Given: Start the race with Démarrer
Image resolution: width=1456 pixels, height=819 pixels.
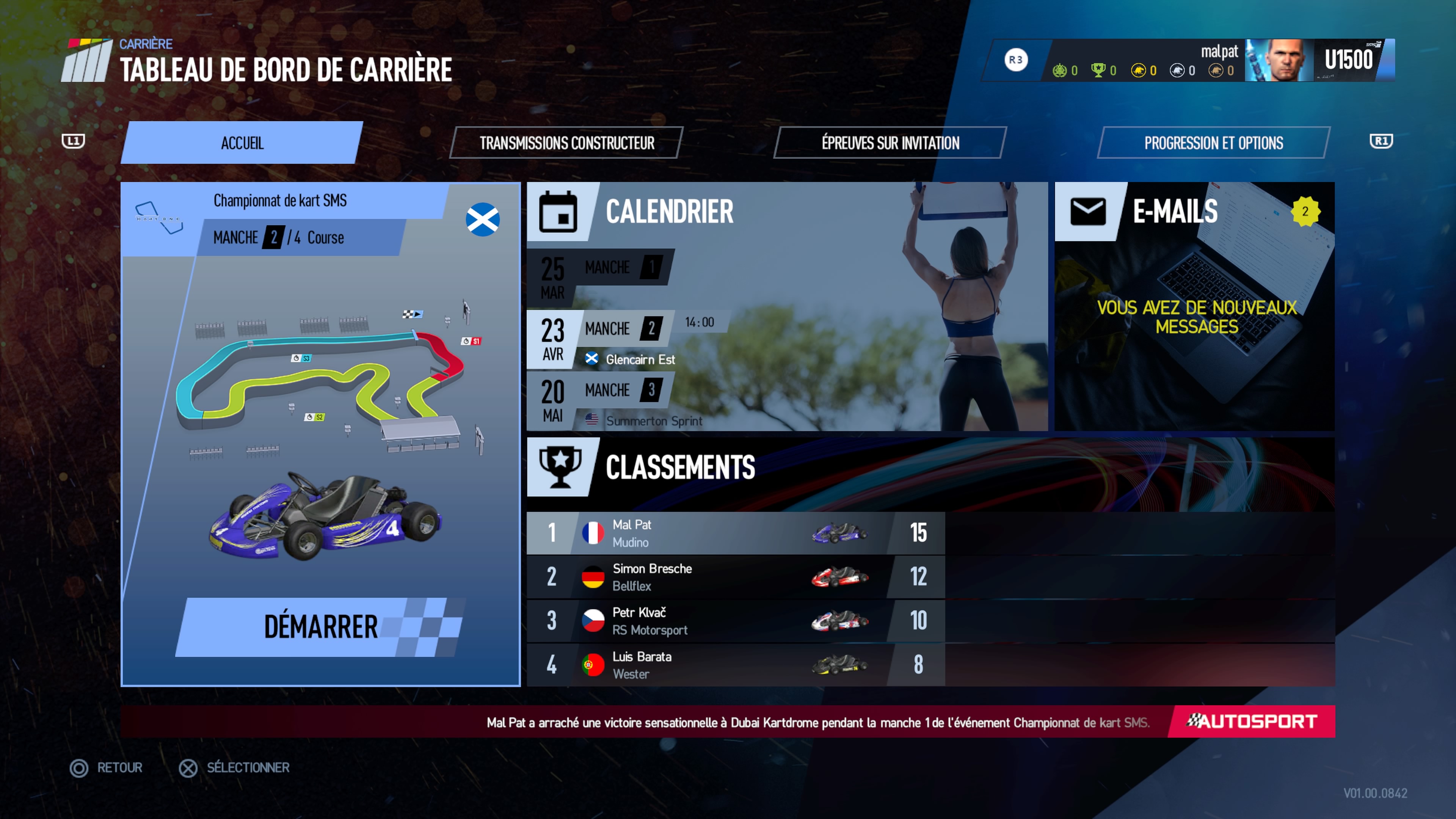Looking at the screenshot, I should click(320, 626).
